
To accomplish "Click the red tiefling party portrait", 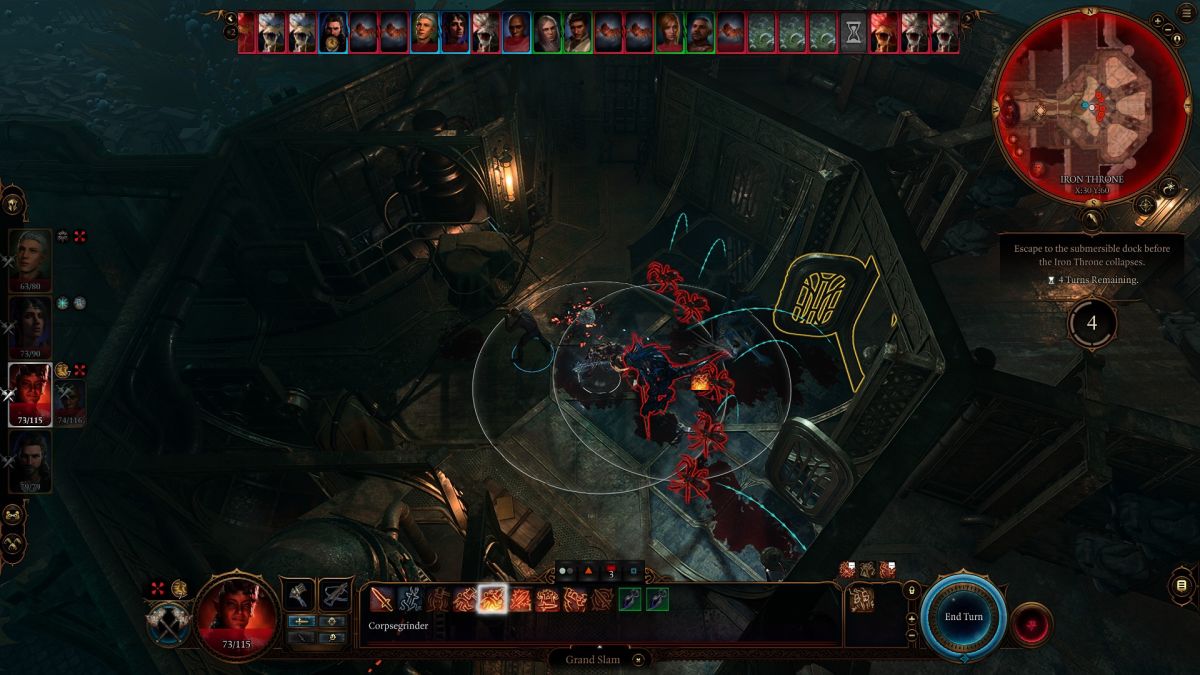I will 30,394.
